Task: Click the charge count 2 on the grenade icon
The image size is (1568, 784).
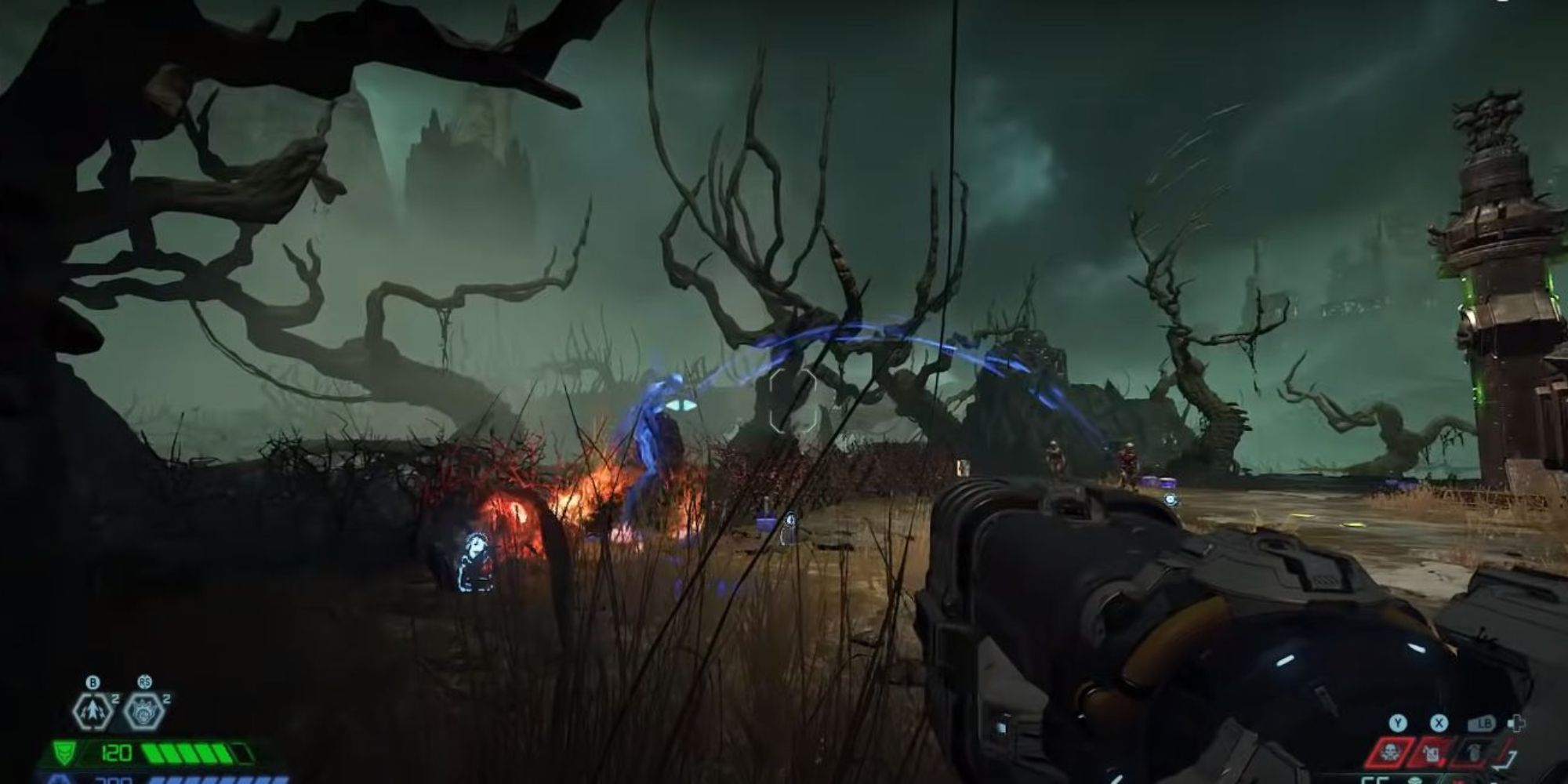Action: point(166,699)
